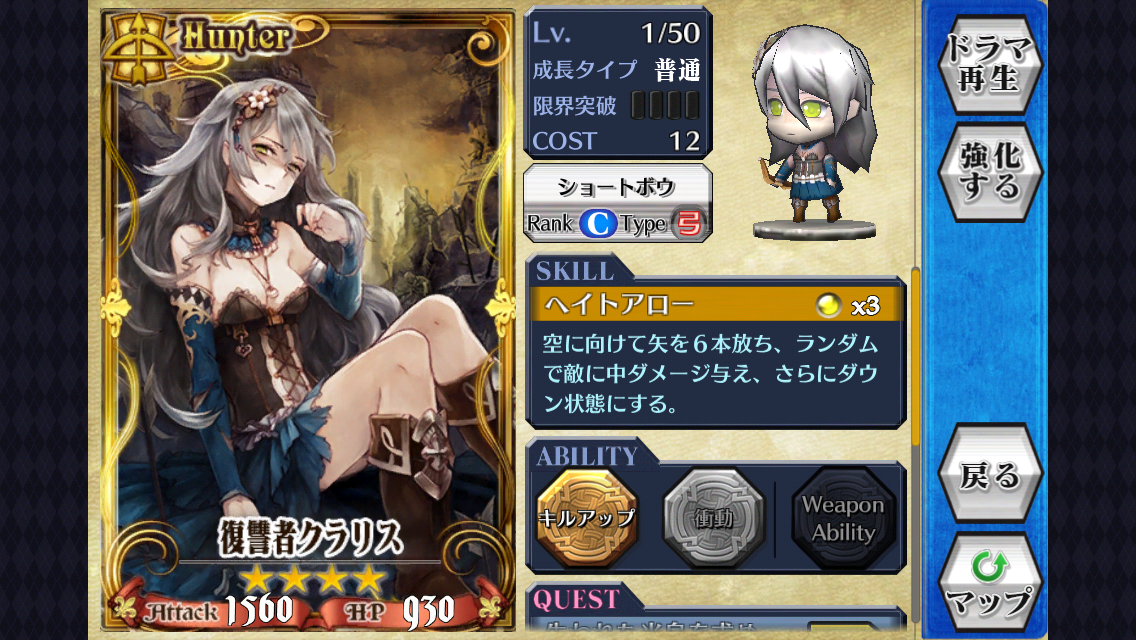Select the 衝動 silver ability icon
This screenshot has height=640, width=1136.
713,517
